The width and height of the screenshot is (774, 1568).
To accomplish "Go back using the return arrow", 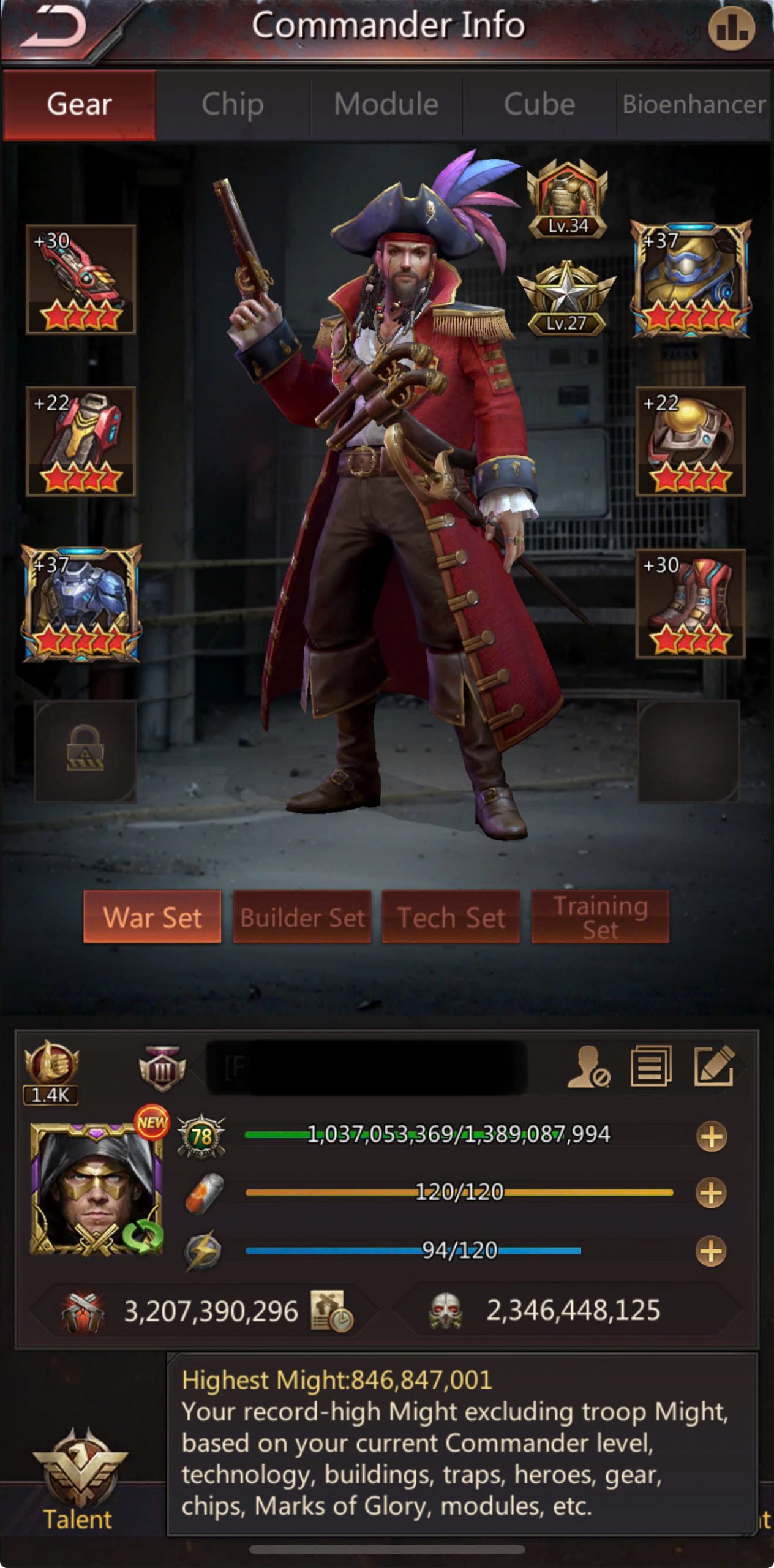I will click(54, 29).
